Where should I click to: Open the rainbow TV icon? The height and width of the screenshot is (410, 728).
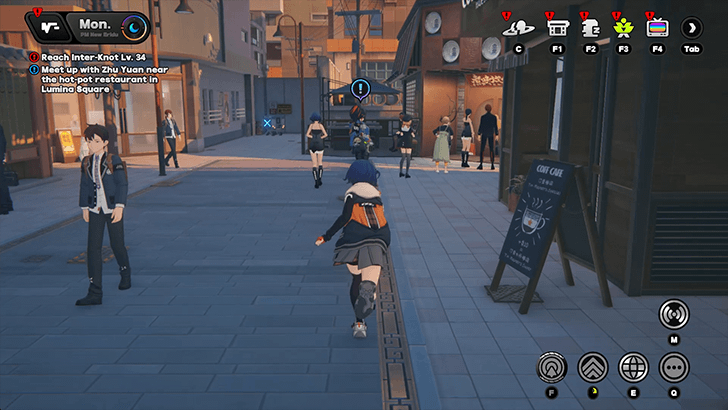(657, 28)
